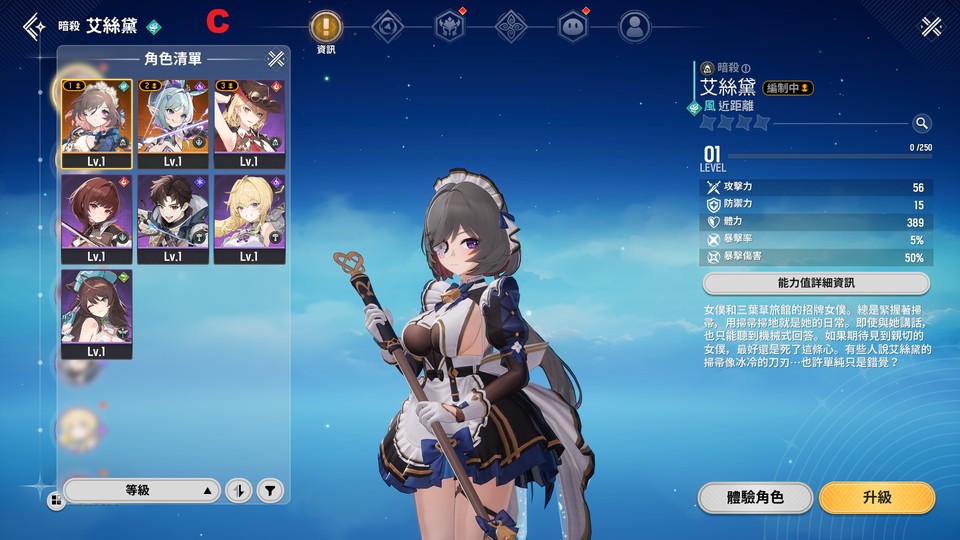Level up with the 升級 button
Screen dimensions: 960x540
876,497
